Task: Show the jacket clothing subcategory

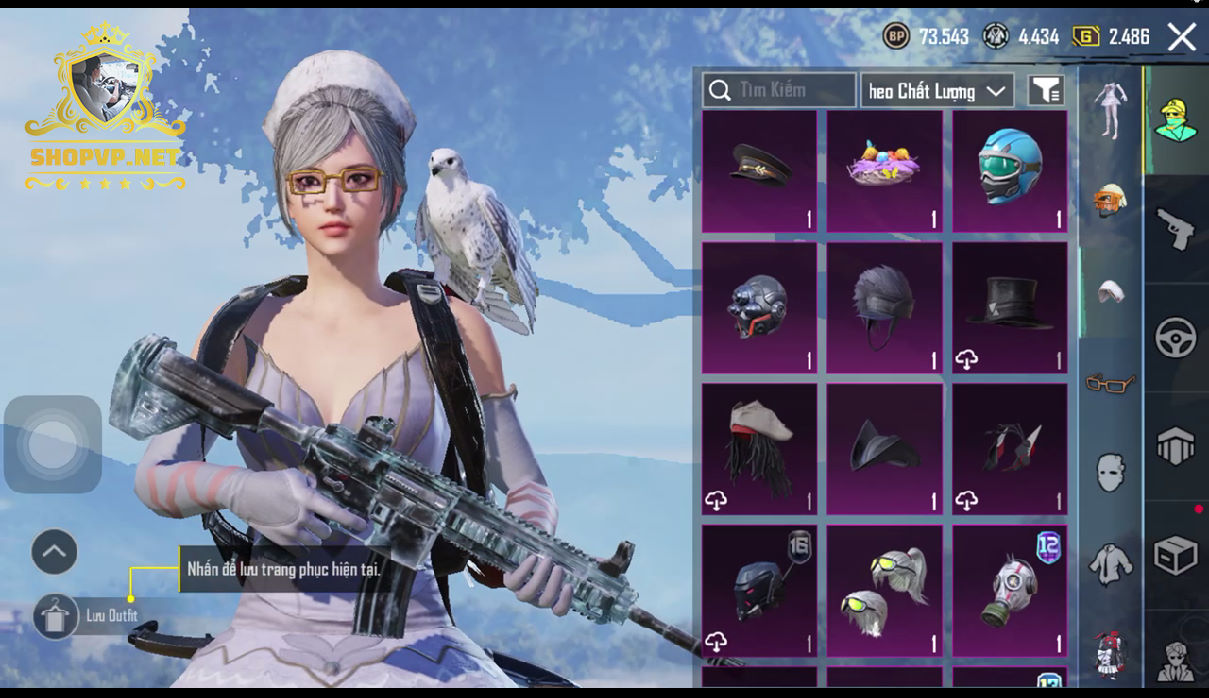Action: tap(1110, 563)
